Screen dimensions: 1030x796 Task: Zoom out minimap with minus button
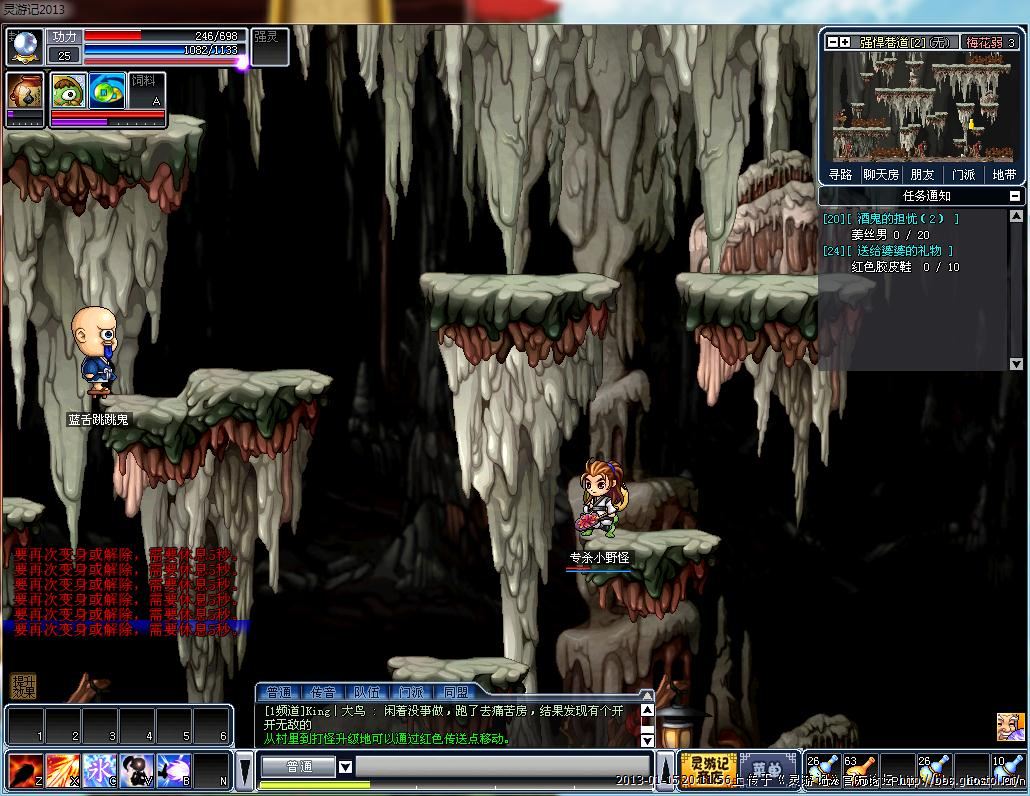[x=832, y=42]
